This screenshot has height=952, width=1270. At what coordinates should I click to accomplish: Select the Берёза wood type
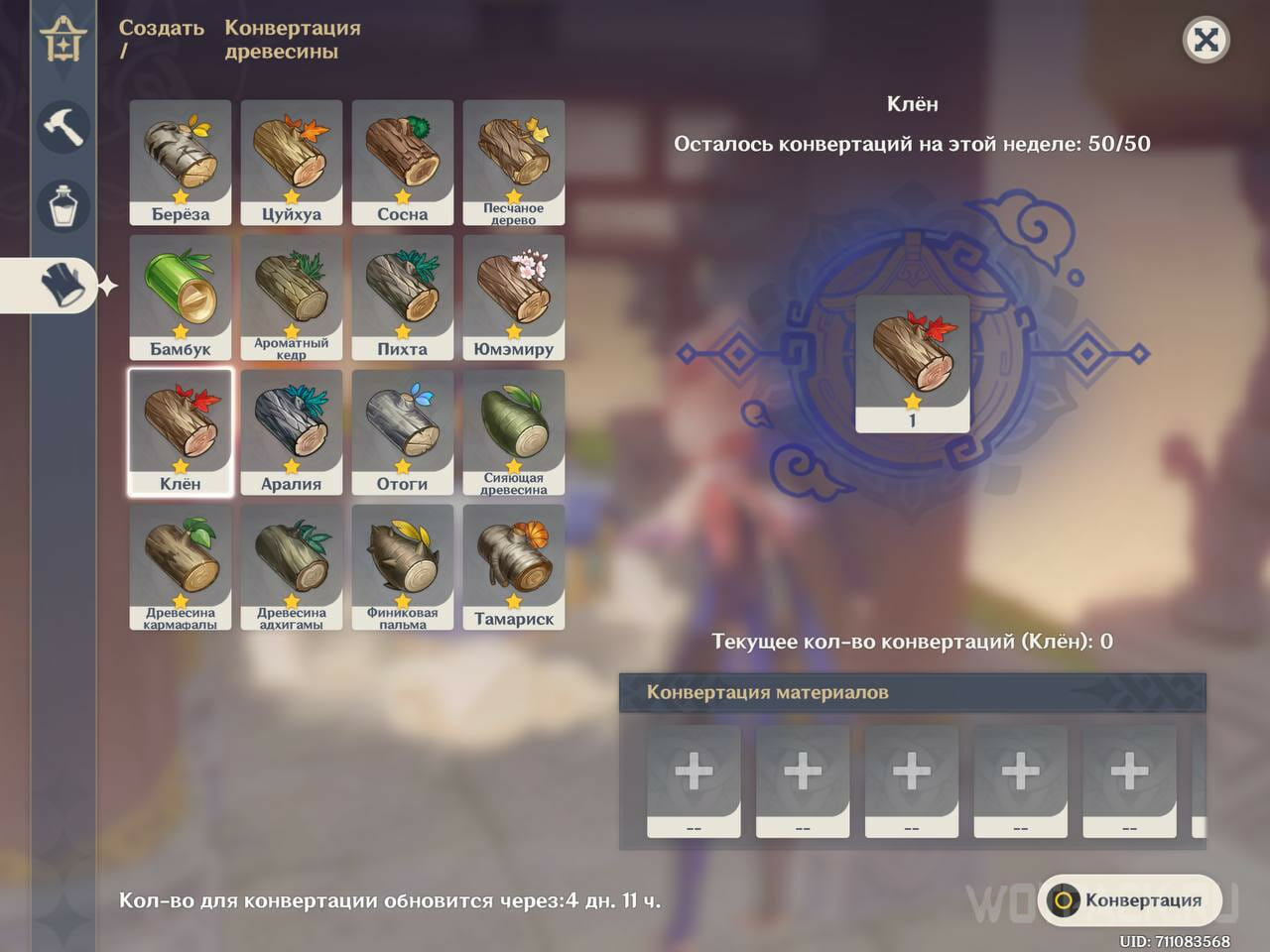click(180, 159)
